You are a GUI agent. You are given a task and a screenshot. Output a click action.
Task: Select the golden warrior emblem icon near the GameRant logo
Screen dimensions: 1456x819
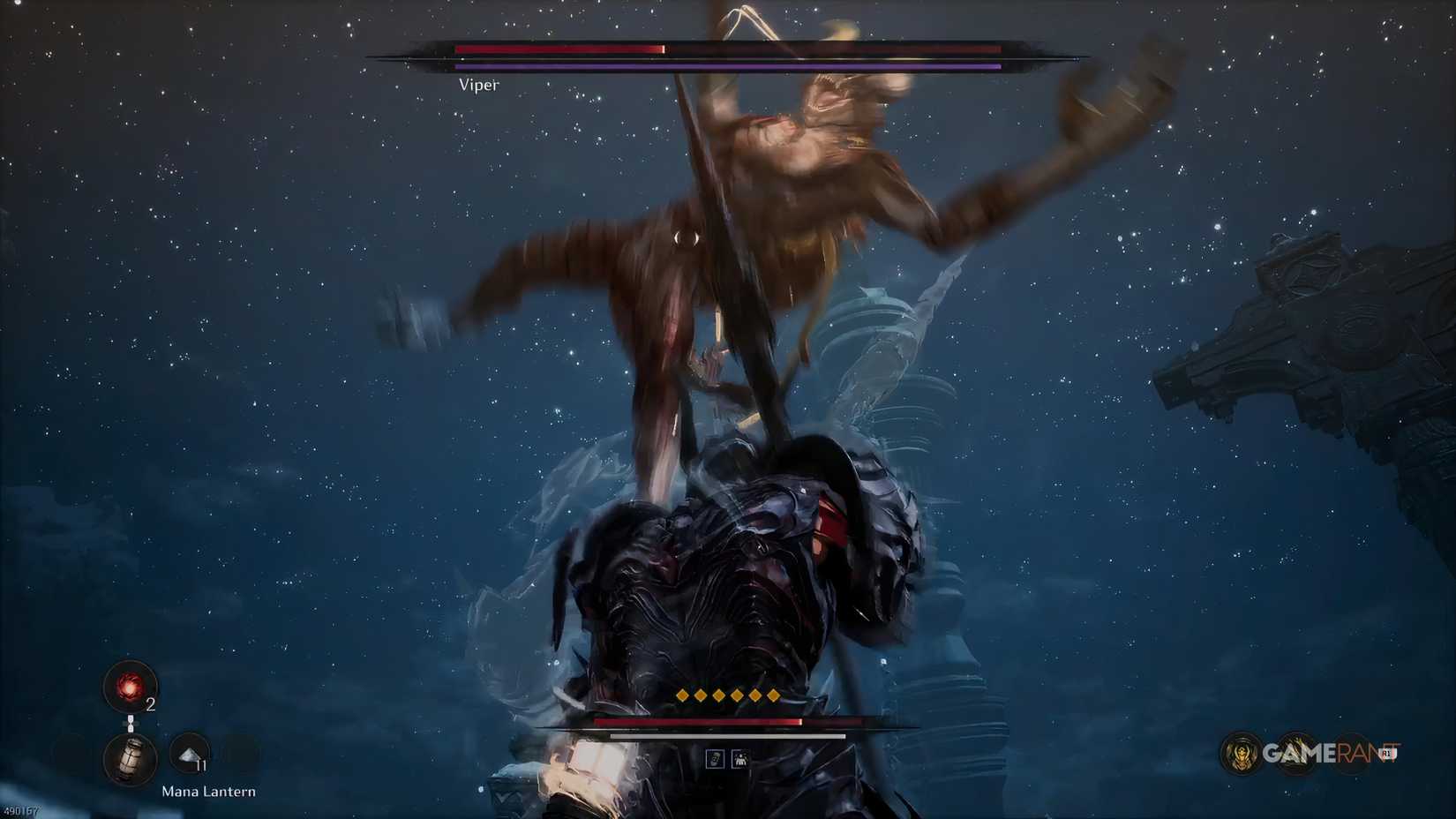[1241, 752]
